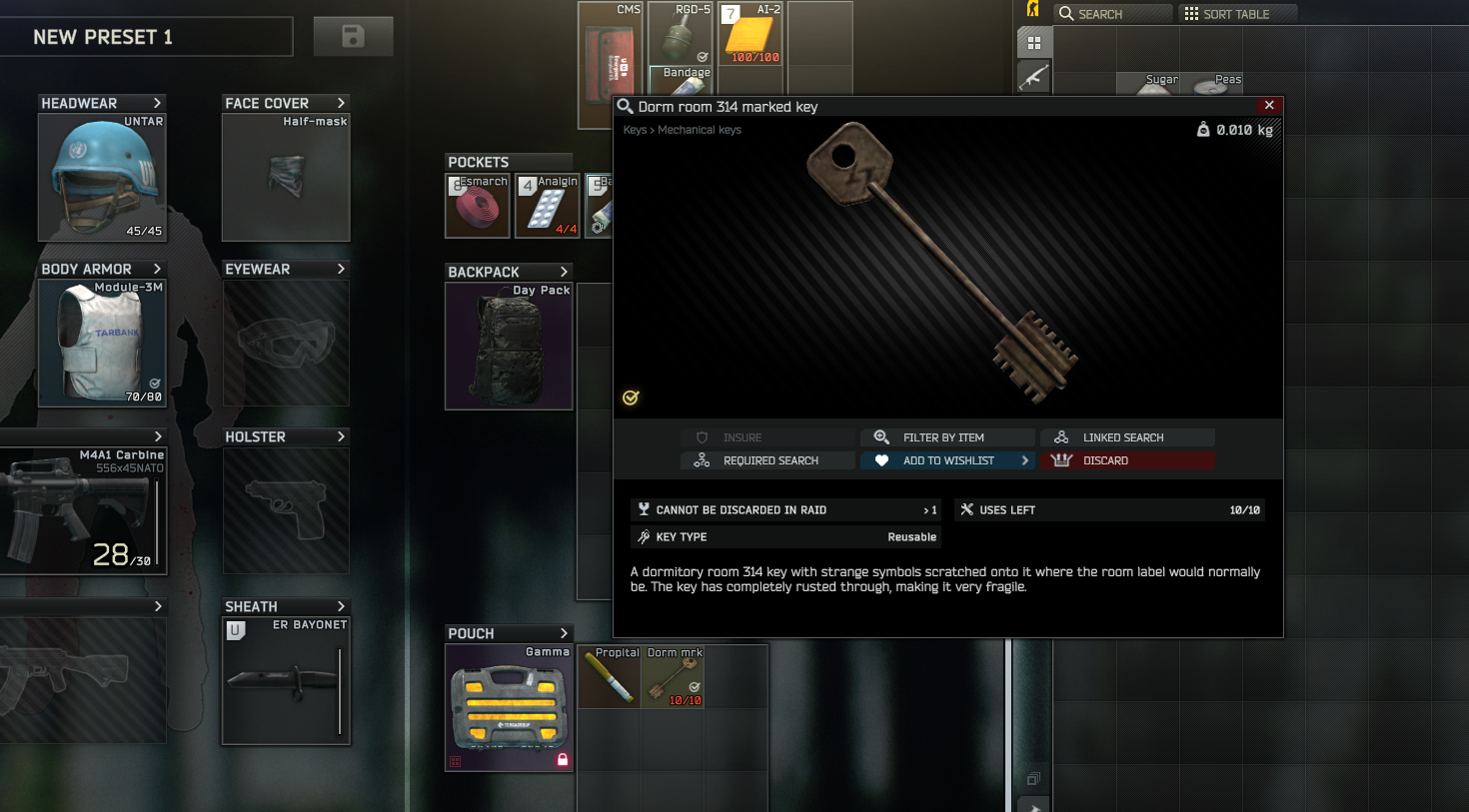This screenshot has height=812, width=1469.
Task: Click the Search field in stash
Action: (1114, 14)
